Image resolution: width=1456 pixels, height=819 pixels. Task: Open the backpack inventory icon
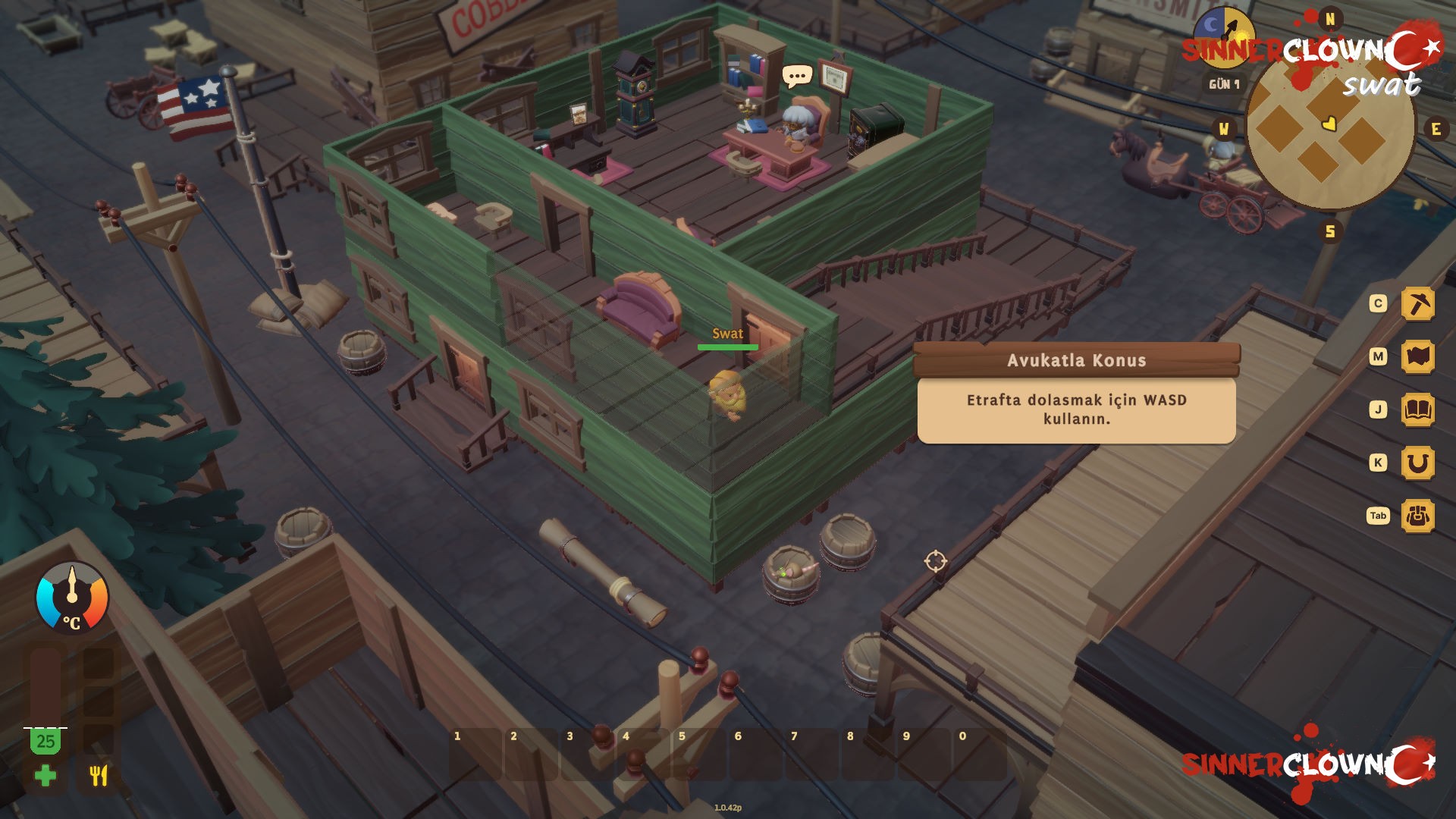point(1417,516)
